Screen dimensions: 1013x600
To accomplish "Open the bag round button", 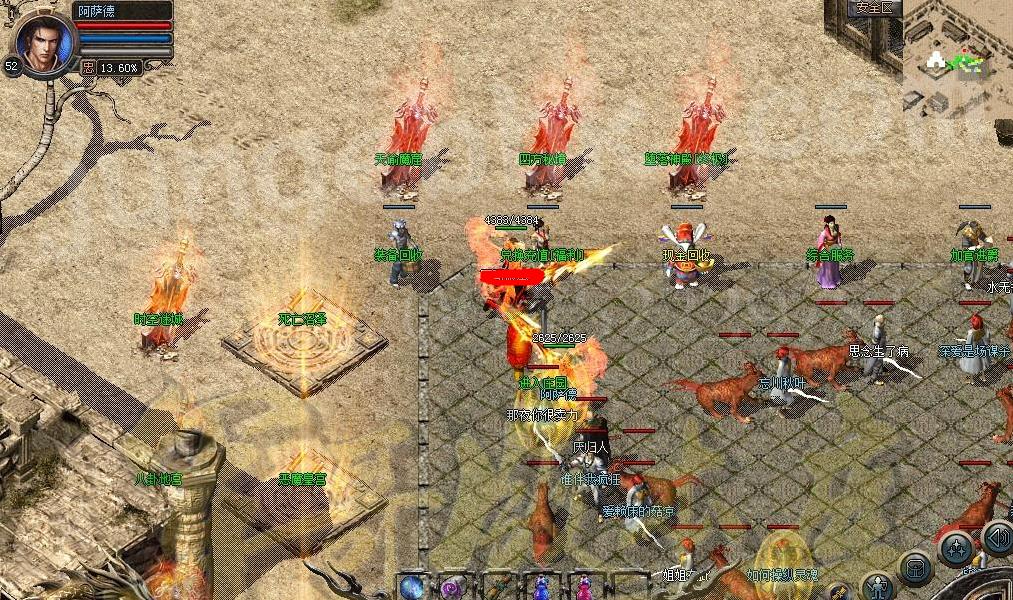I will 914,568.
